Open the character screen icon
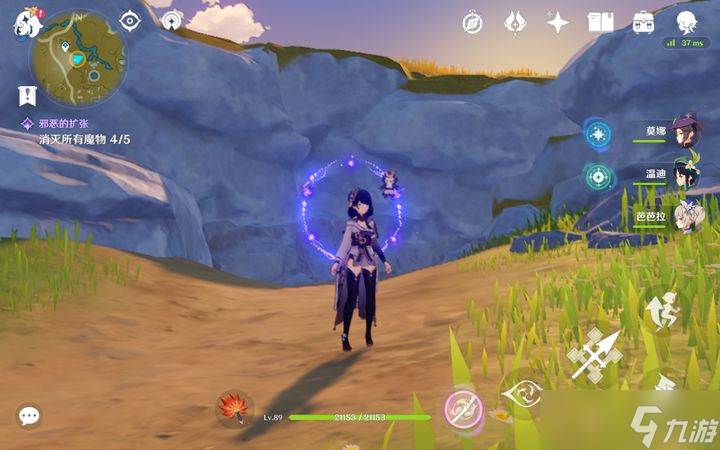720x450 pixels. 686,22
